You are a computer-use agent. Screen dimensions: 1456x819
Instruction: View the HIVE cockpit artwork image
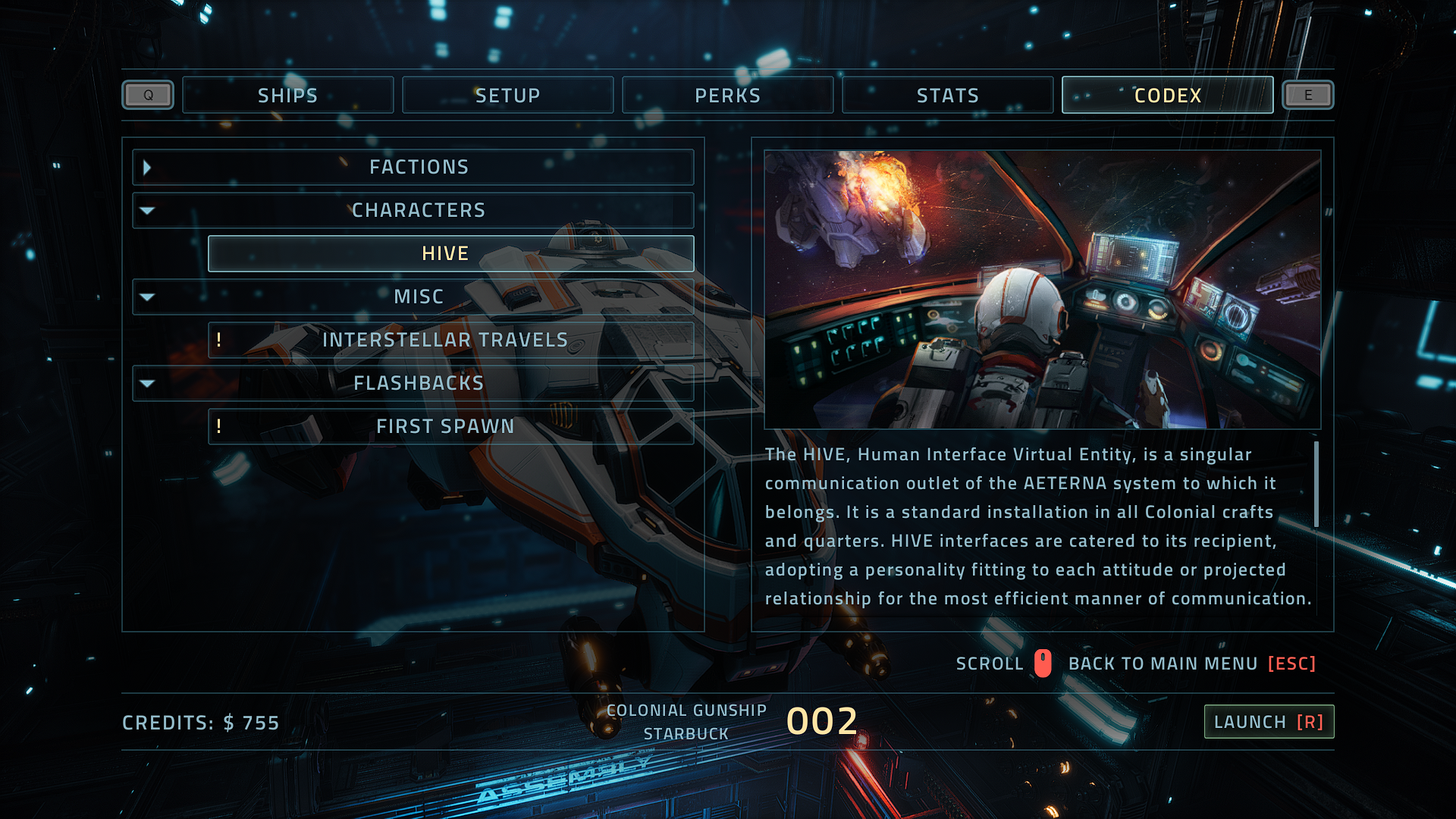pos(1042,290)
